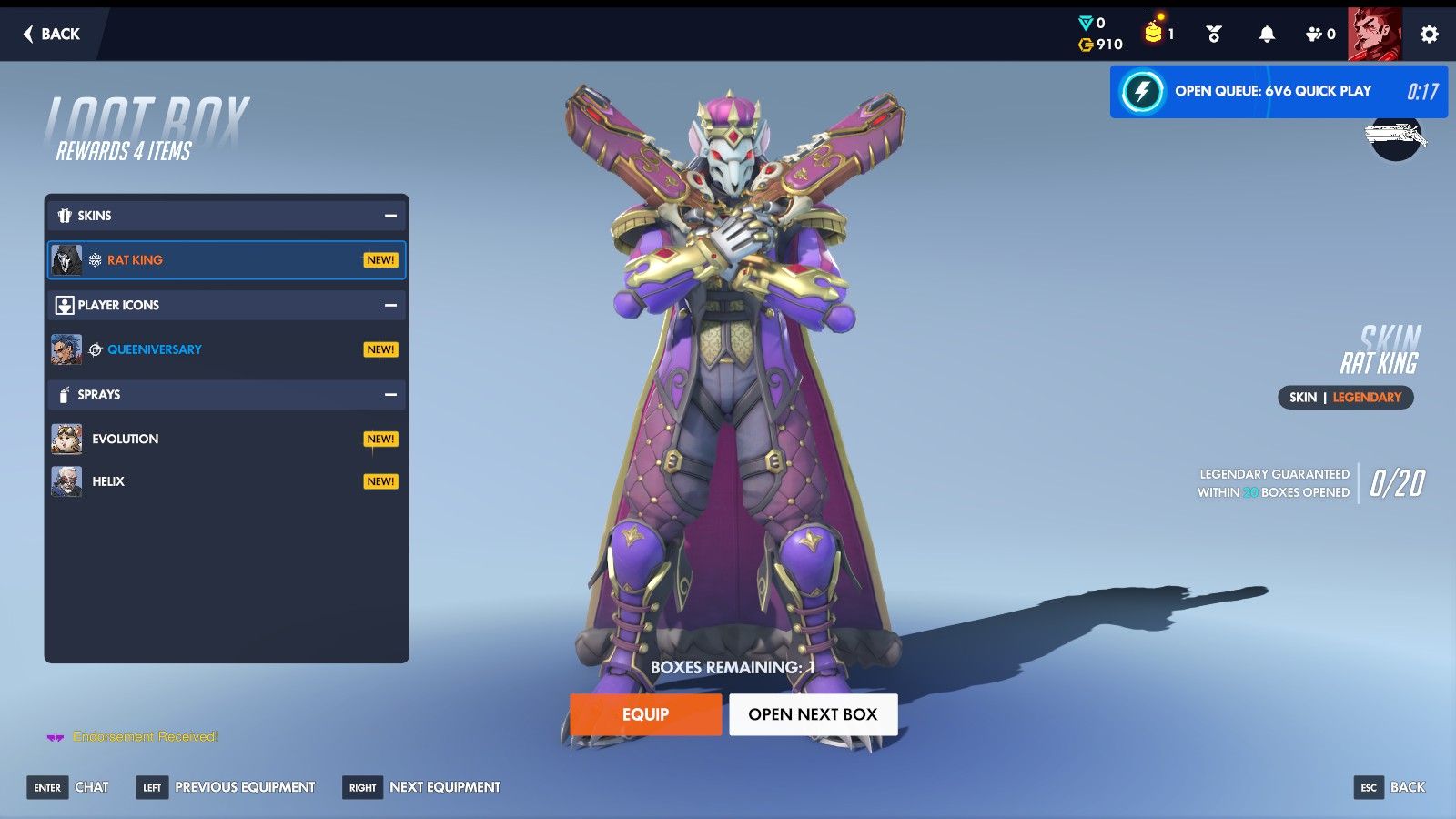Choose the Evolution spray reward
1456x819 pixels.
226,439
